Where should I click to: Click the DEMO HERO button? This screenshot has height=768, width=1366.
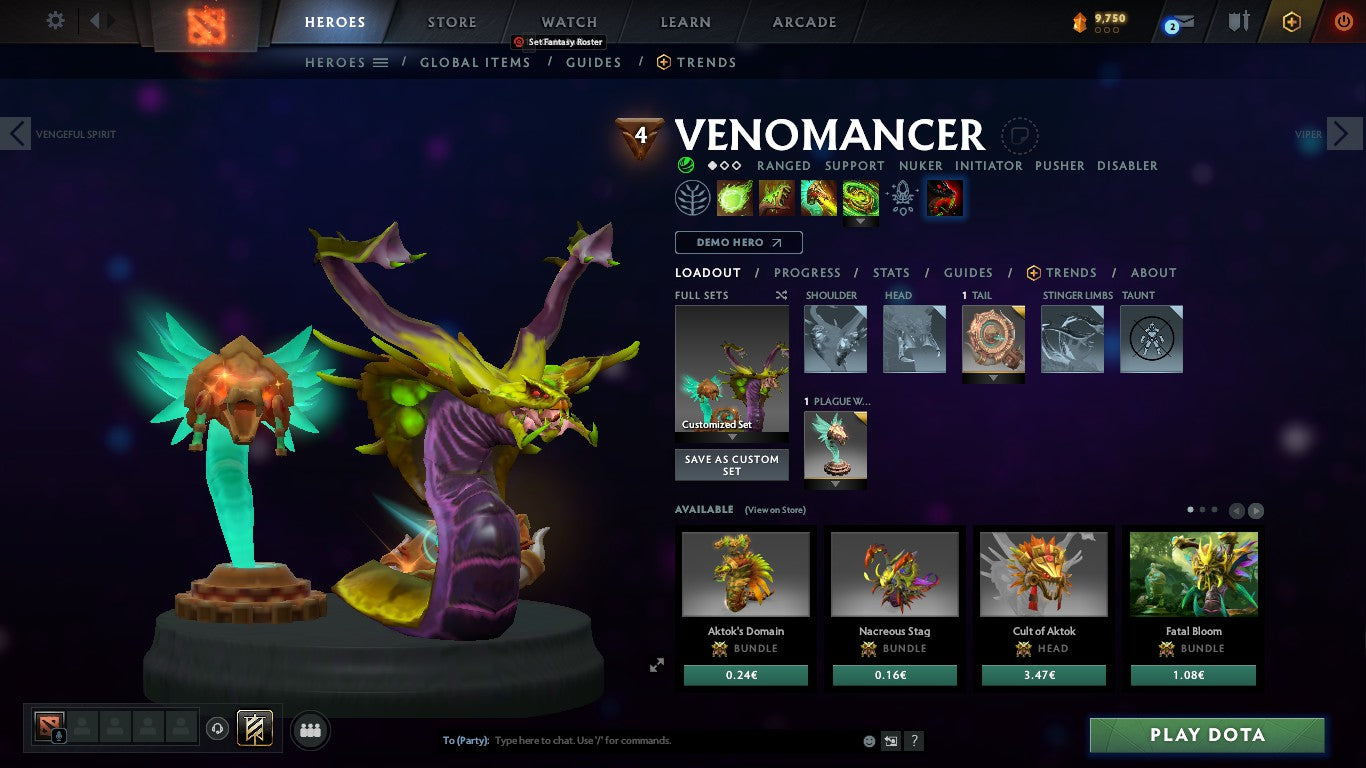737,242
